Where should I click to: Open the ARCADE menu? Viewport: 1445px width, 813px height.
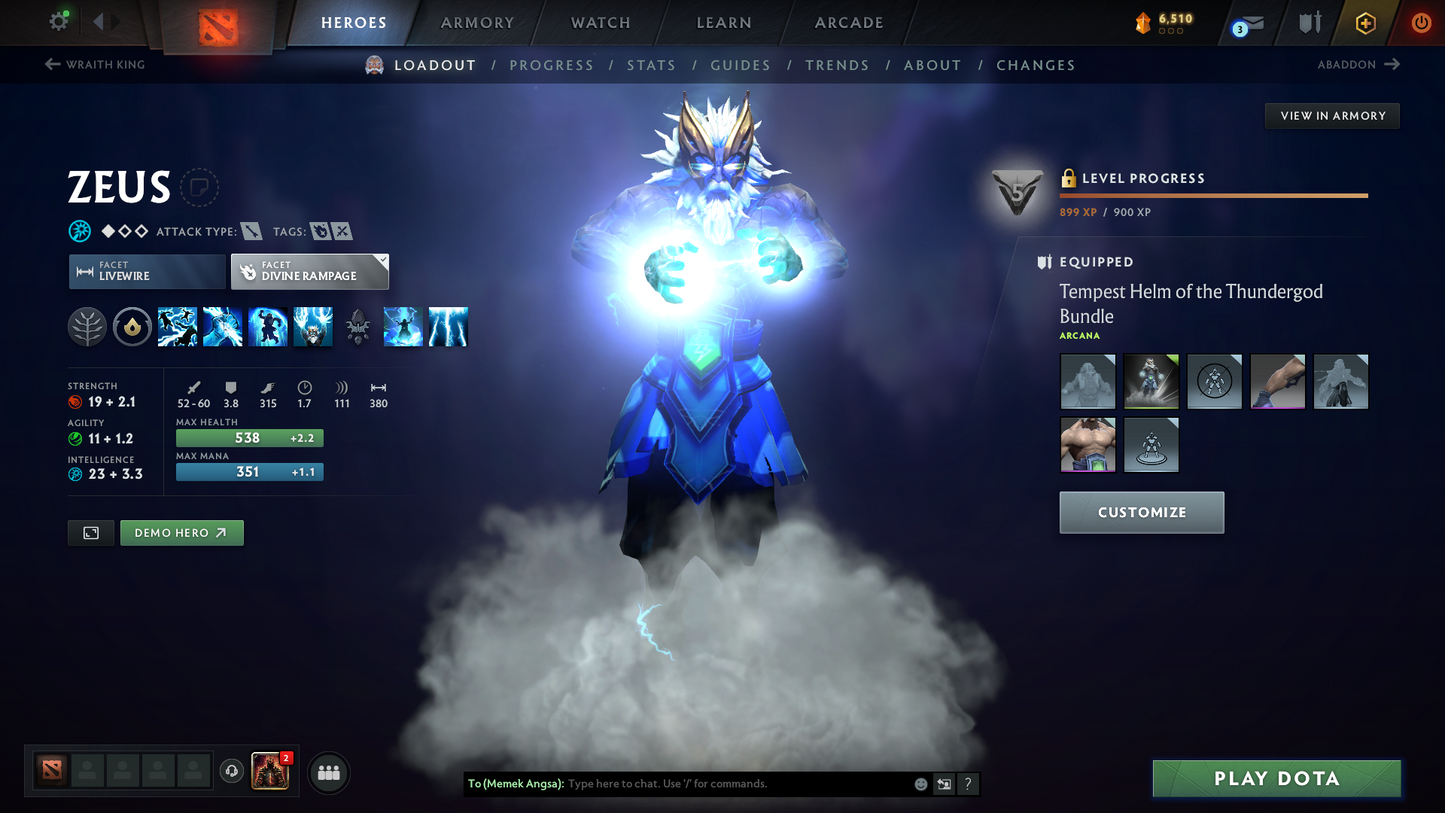847,22
